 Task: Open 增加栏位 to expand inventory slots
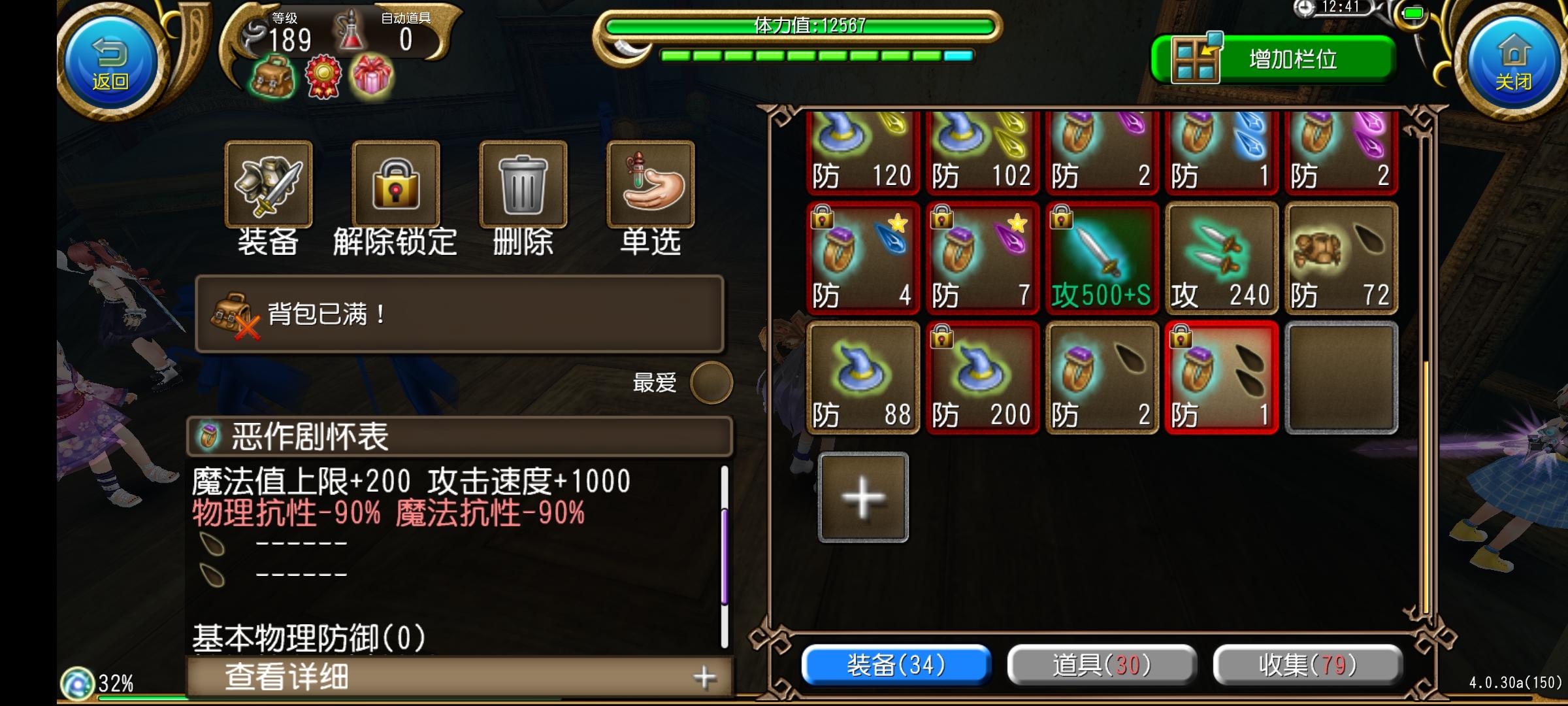[1284, 59]
